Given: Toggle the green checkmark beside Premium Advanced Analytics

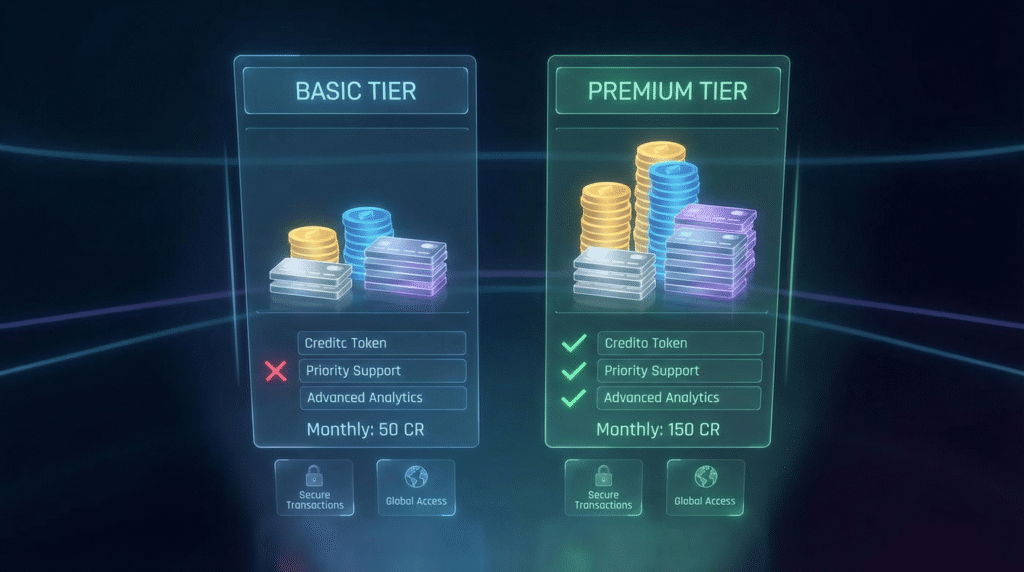Looking at the screenshot, I should pos(573,398).
